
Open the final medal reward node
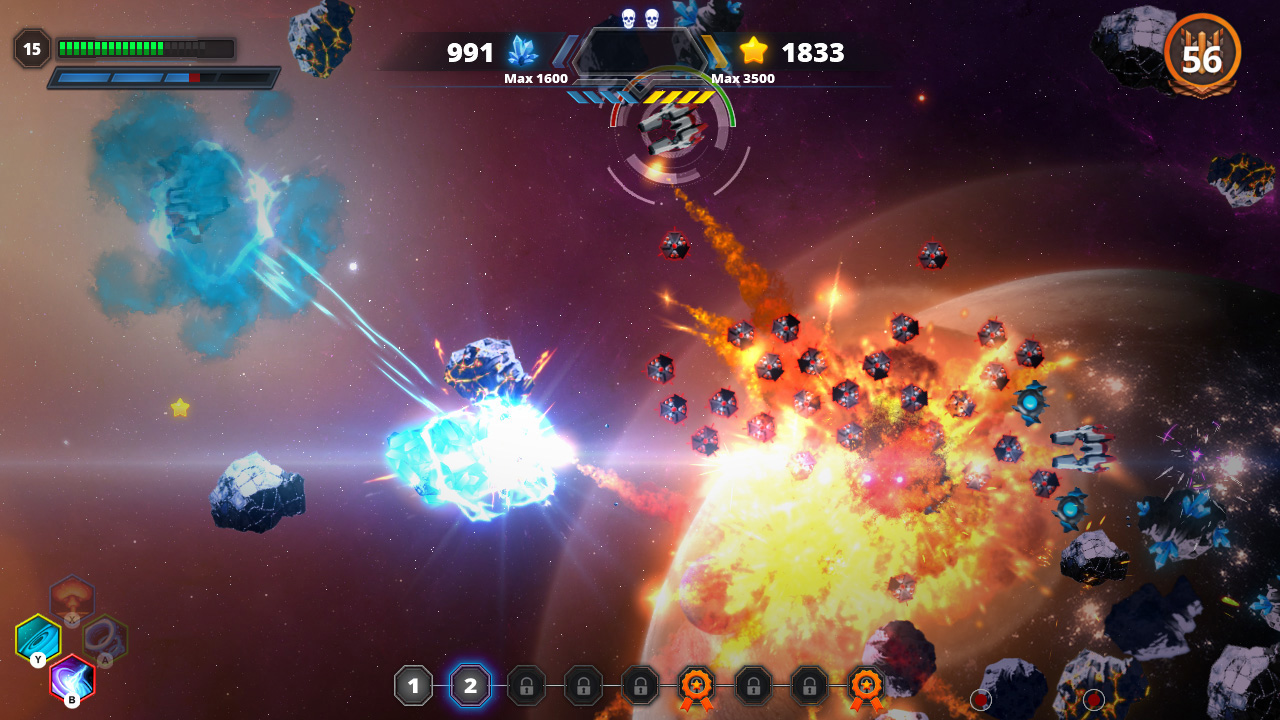[x=866, y=686]
